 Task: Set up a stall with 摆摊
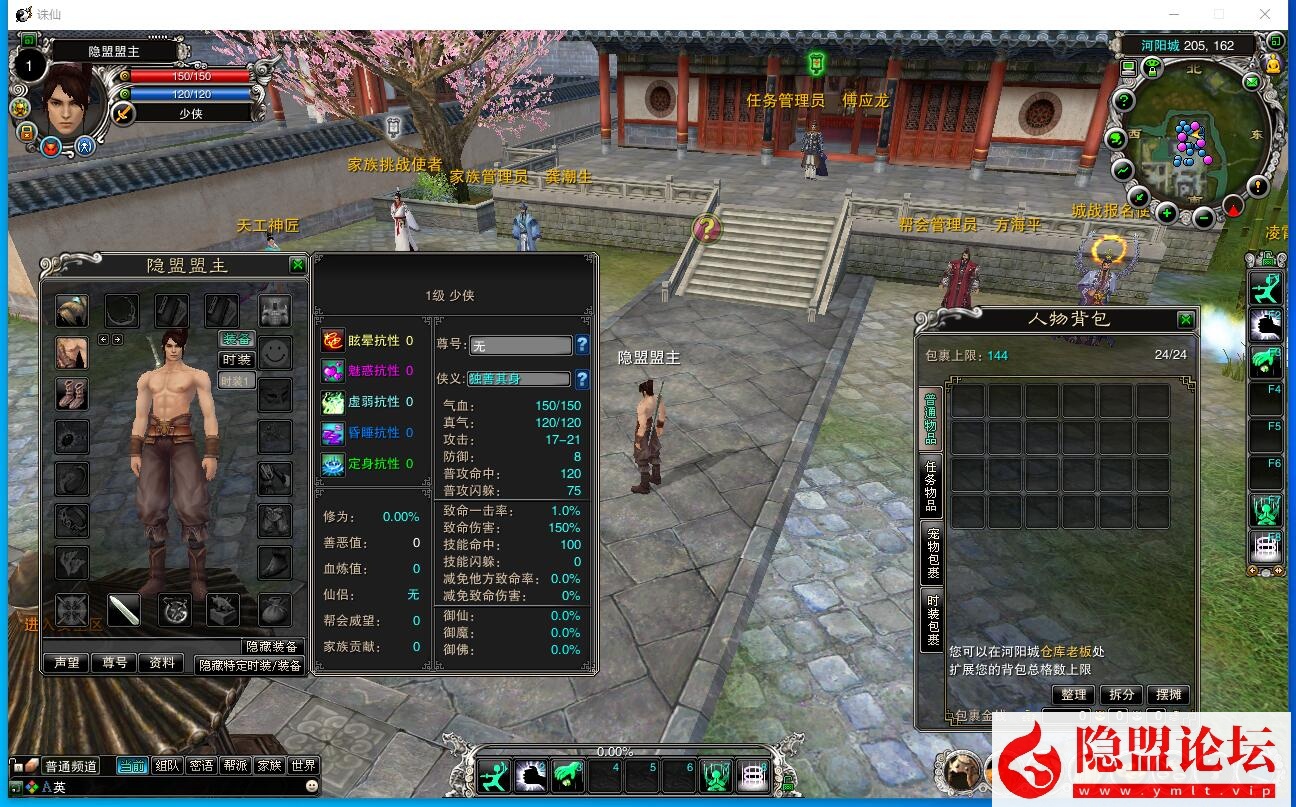tap(1169, 694)
